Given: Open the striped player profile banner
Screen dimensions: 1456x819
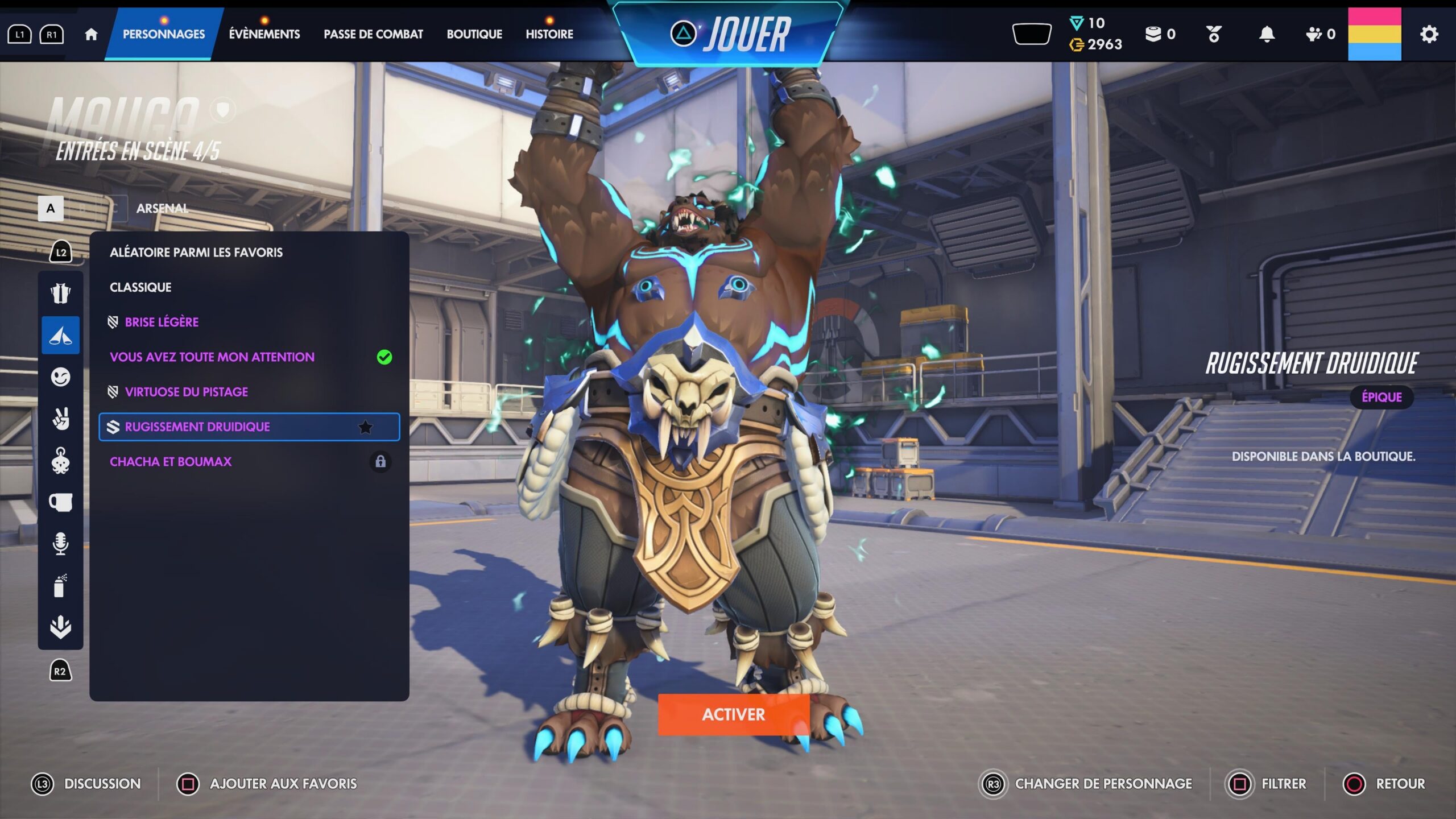Looking at the screenshot, I should tap(1374, 34).
